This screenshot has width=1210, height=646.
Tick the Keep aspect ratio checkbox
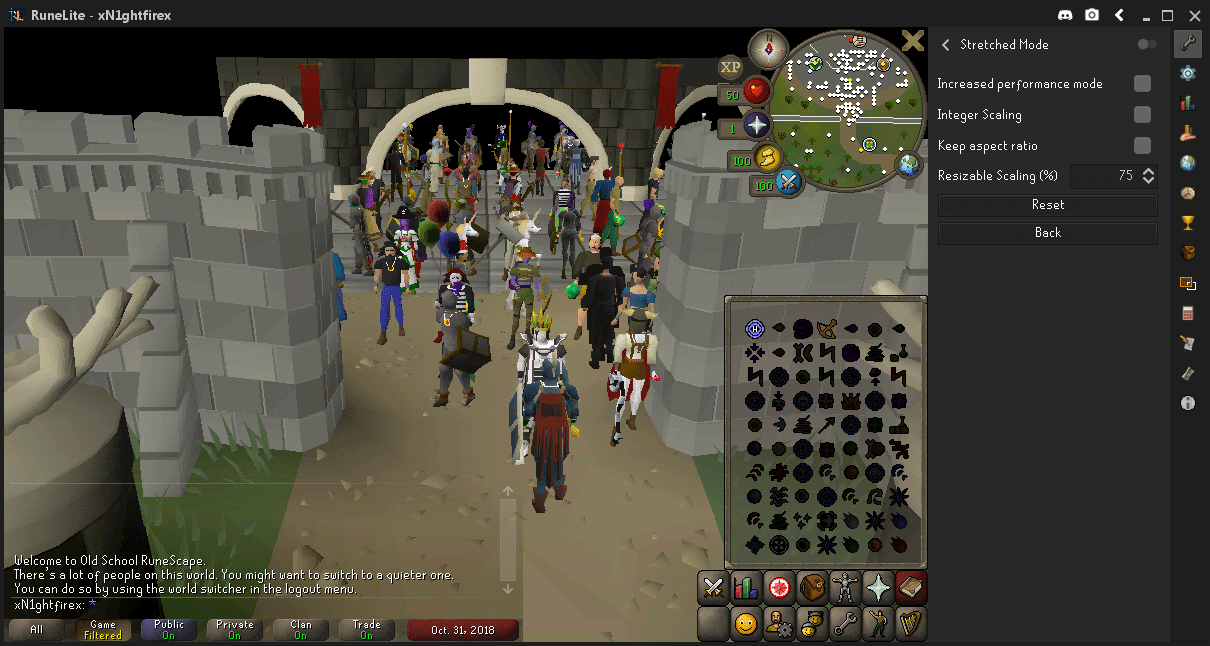(1142, 146)
